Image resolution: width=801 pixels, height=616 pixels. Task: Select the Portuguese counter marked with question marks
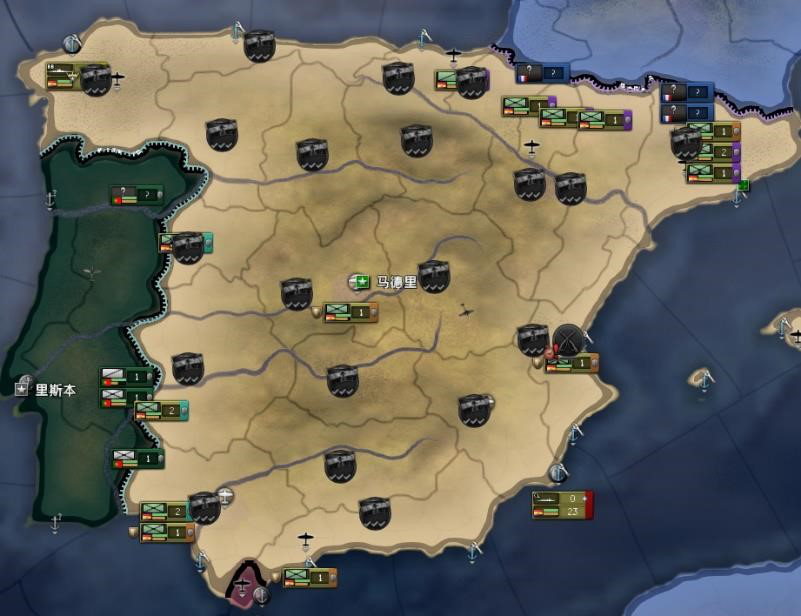tap(137, 194)
